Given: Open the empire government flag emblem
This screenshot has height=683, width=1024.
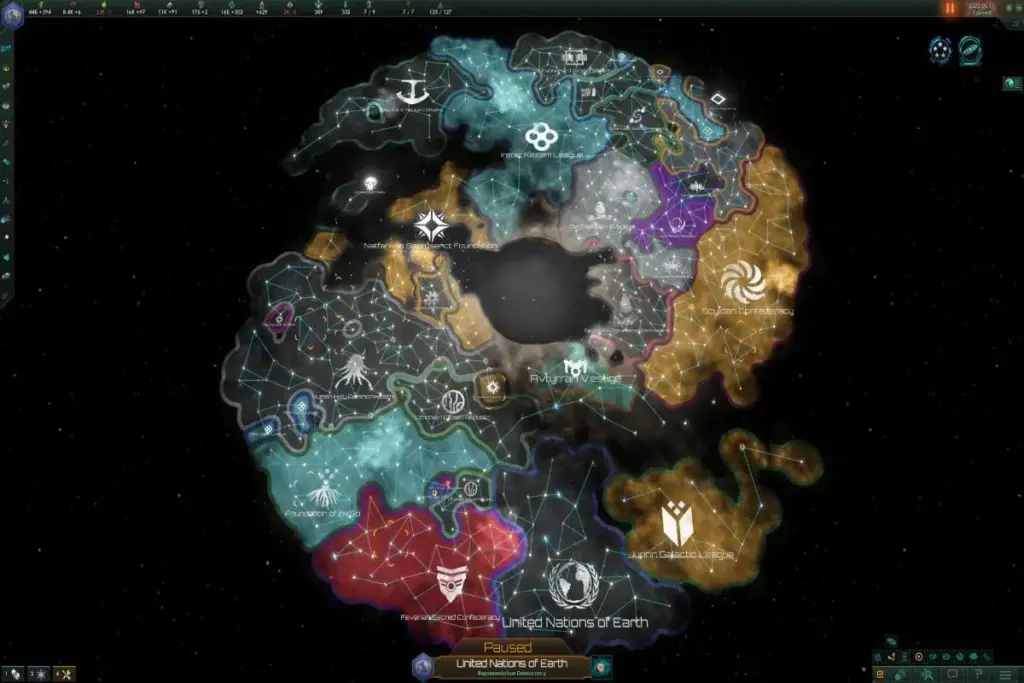Looking at the screenshot, I should [x=13, y=14].
